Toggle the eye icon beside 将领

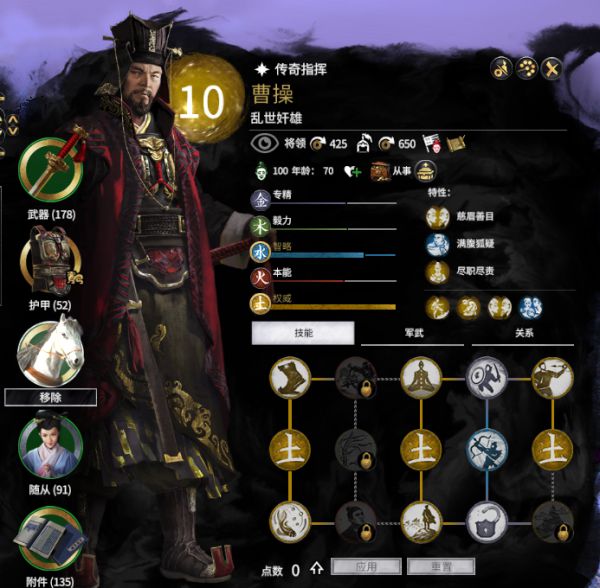[x=263, y=143]
